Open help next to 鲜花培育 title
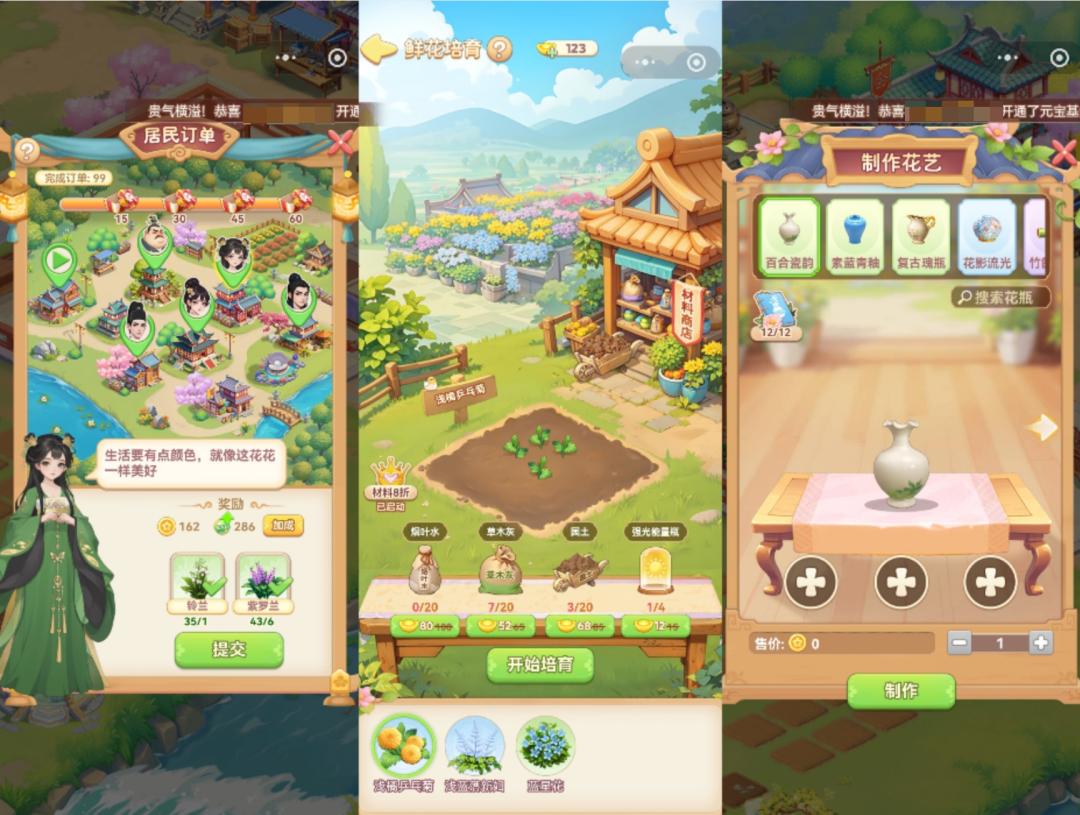Viewport: 1080px width, 815px height. [x=499, y=48]
